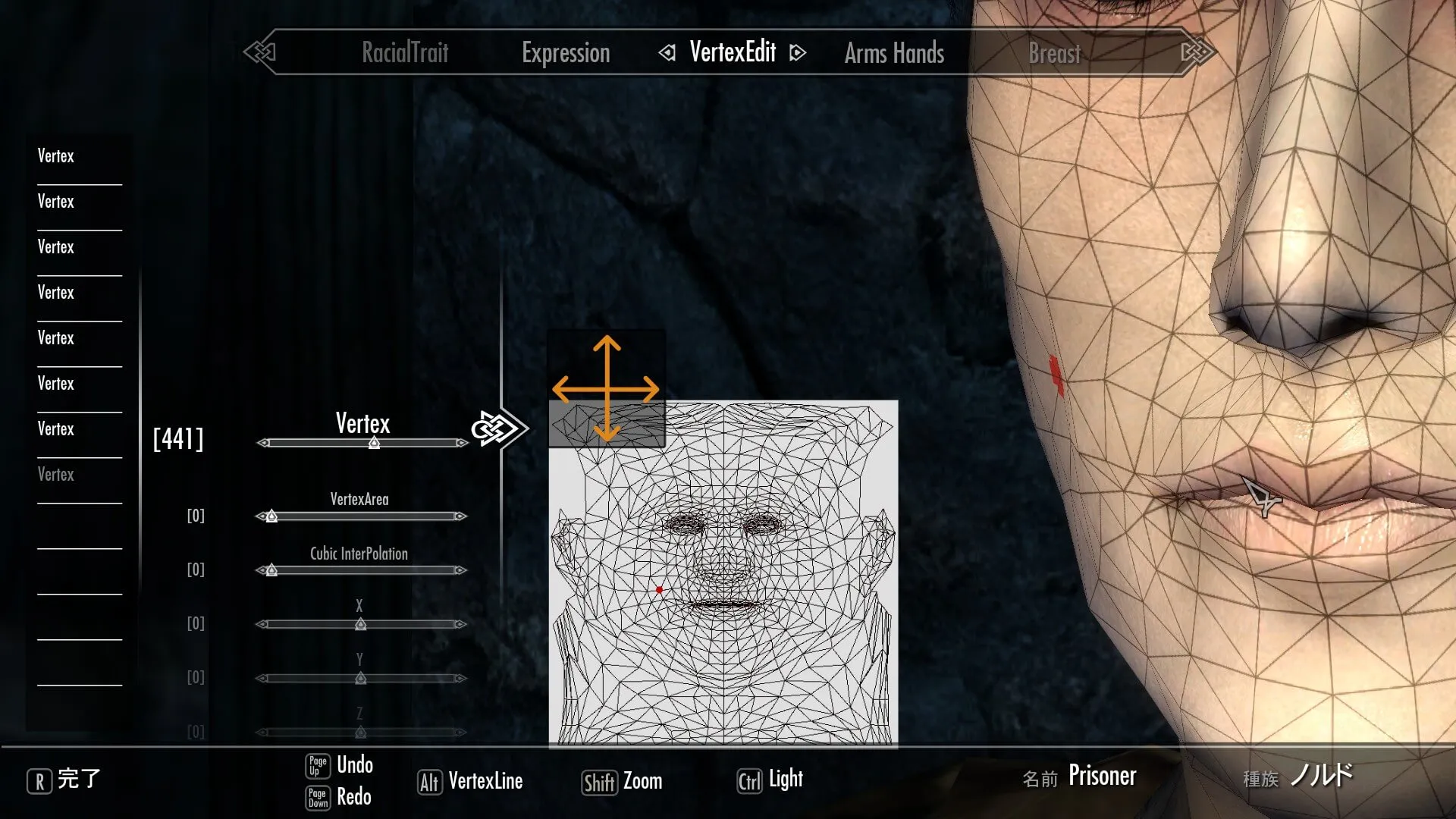1456x819 pixels.
Task: Open the Expression tab
Action: pyautogui.click(x=566, y=53)
